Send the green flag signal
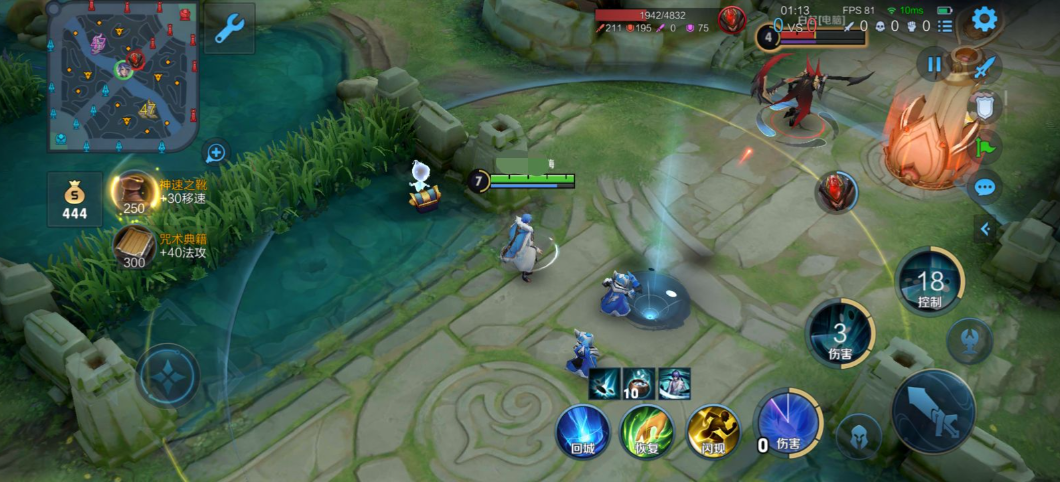This screenshot has width=1060, height=482. click(985, 146)
